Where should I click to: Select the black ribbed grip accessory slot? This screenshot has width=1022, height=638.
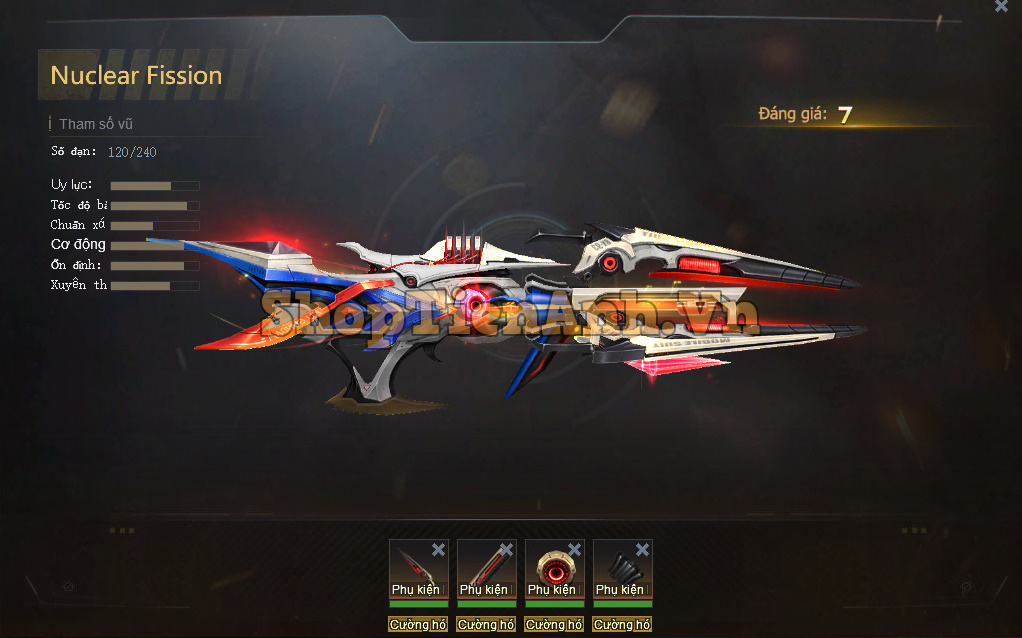(x=618, y=566)
